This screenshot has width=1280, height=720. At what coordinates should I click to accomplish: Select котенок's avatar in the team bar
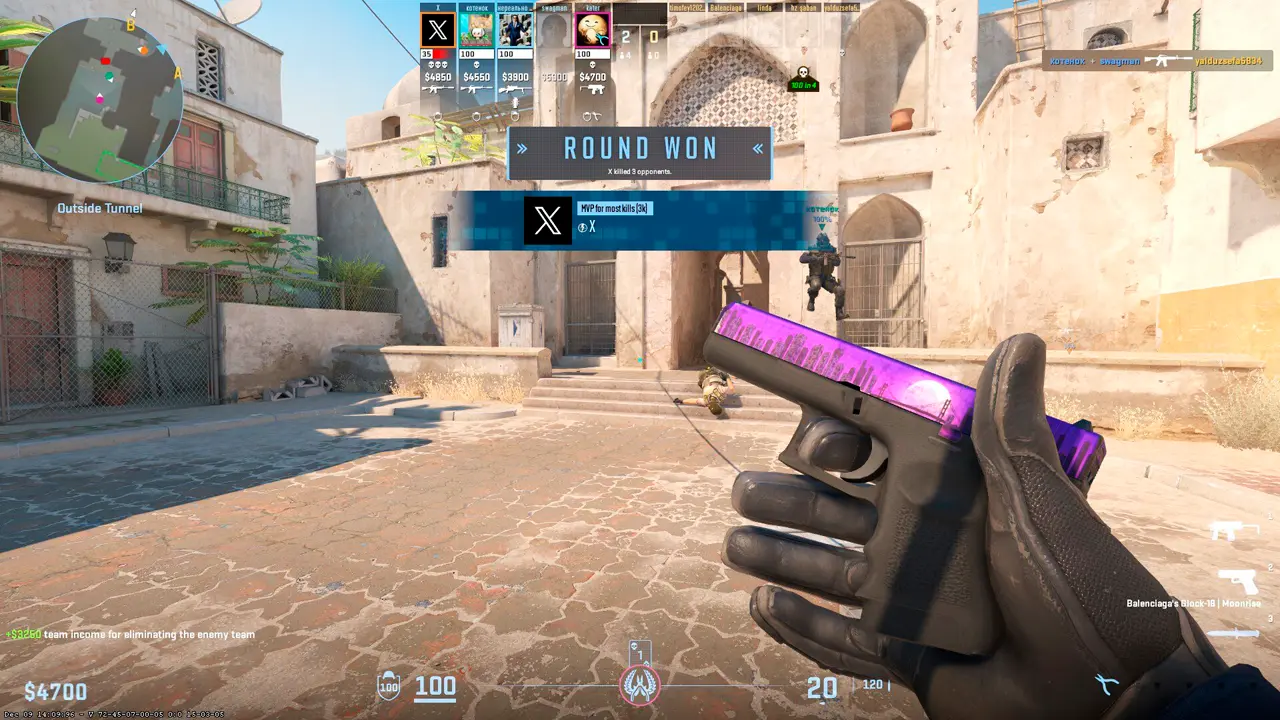[476, 30]
